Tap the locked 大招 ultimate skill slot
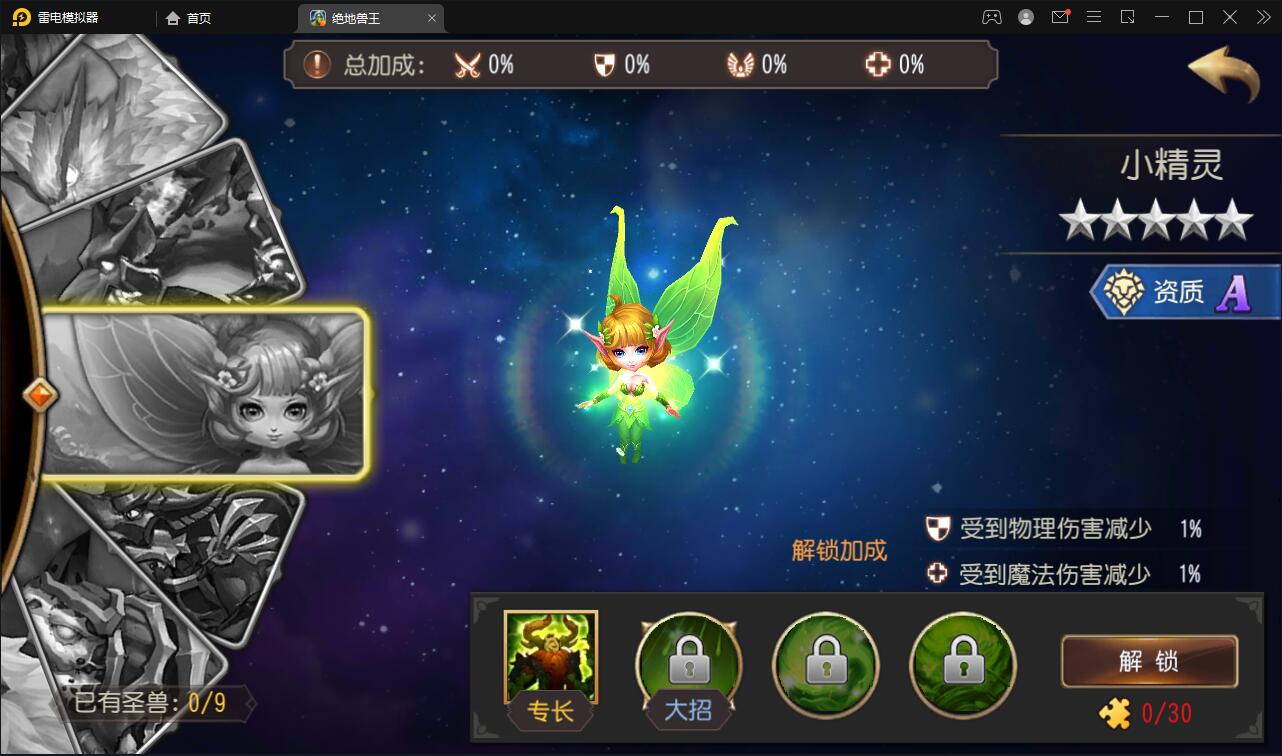The image size is (1282, 756). [687, 660]
